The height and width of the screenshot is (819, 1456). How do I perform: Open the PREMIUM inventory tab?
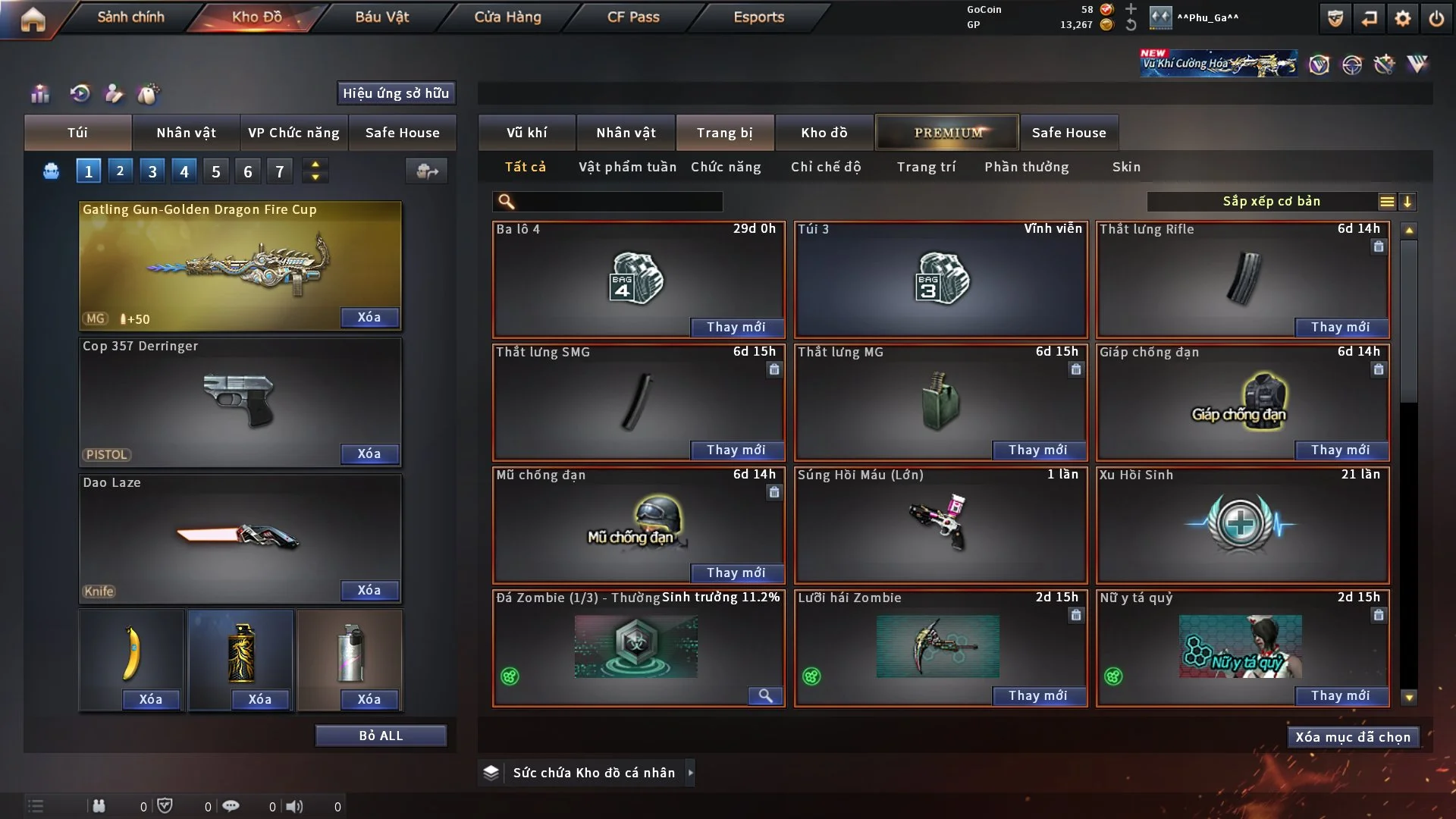(947, 133)
